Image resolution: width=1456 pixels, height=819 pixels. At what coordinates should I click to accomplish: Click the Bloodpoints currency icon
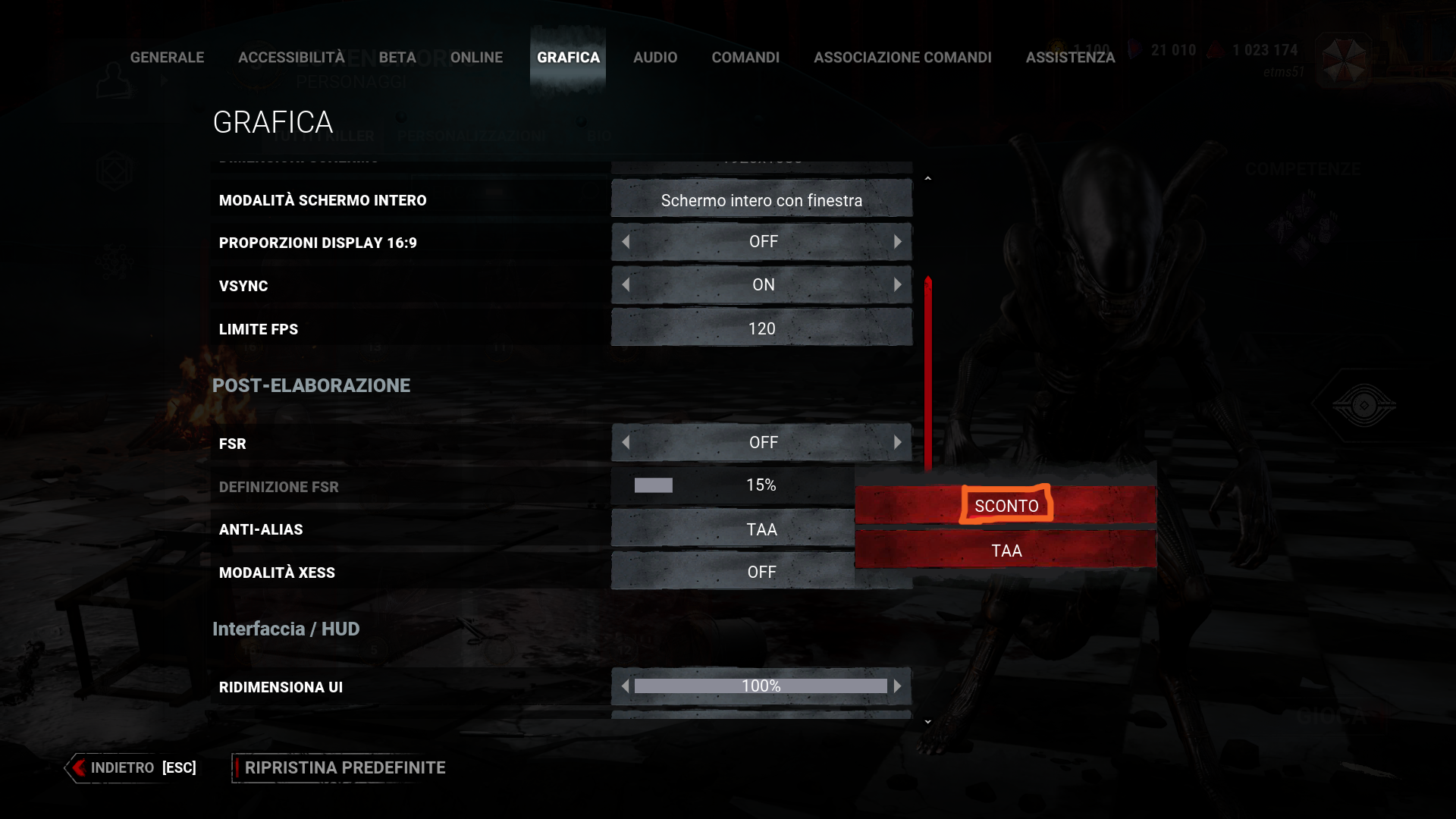(x=1218, y=49)
